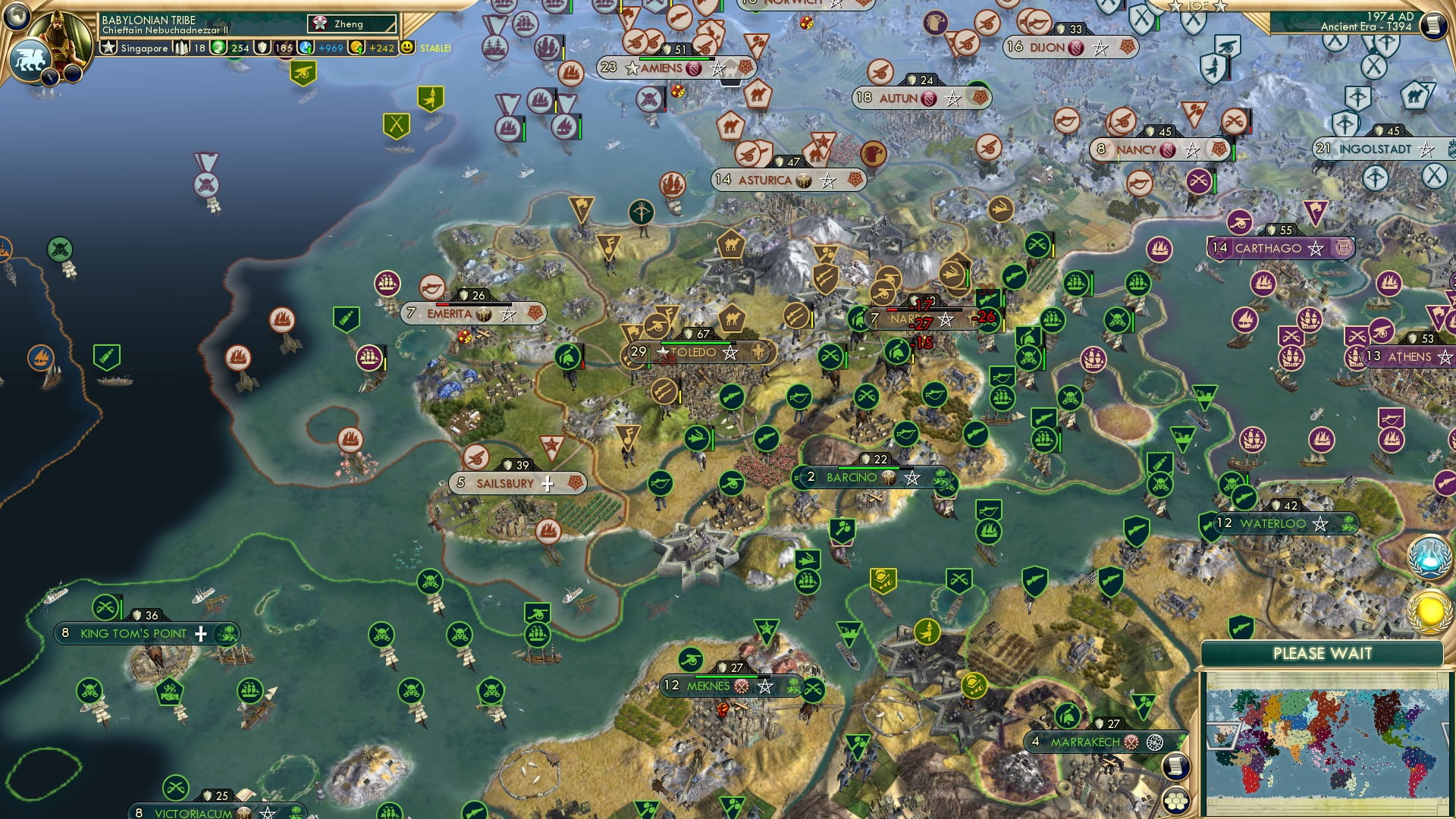The image size is (1456, 819).
Task: Open the blue science flask medallion on the right
Action: [x=1429, y=556]
